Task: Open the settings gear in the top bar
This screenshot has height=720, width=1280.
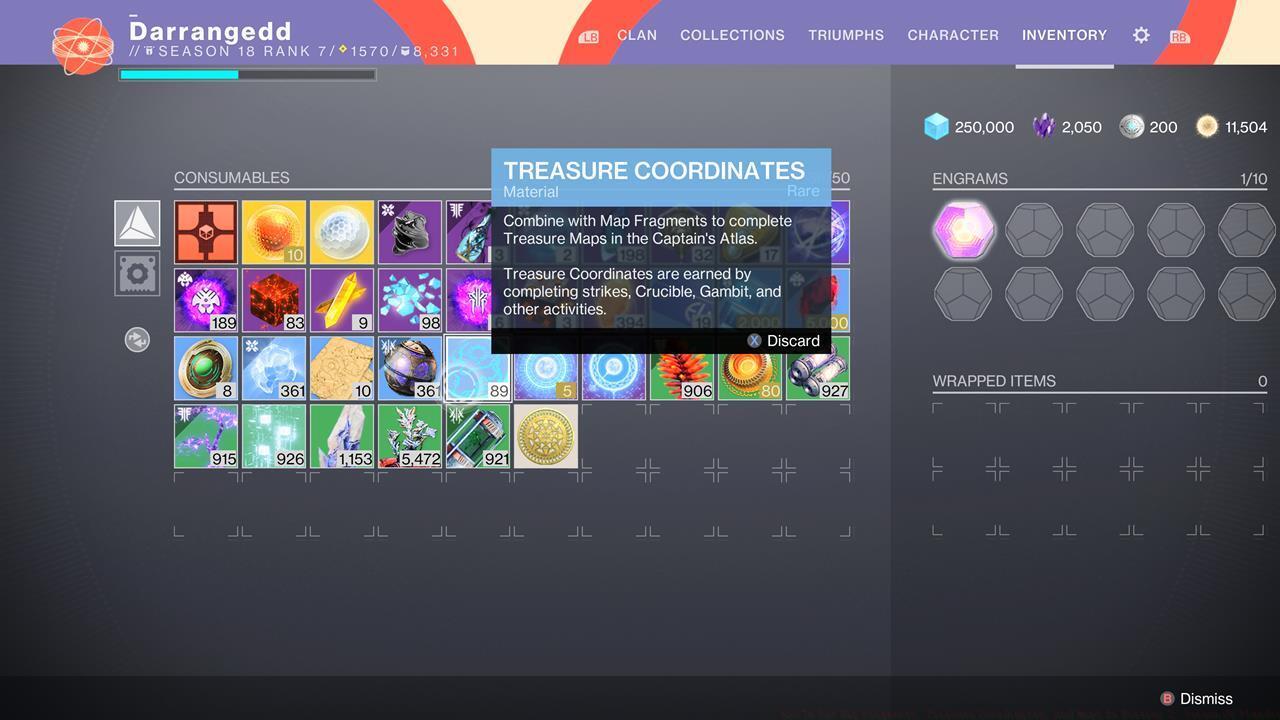Action: (1141, 35)
